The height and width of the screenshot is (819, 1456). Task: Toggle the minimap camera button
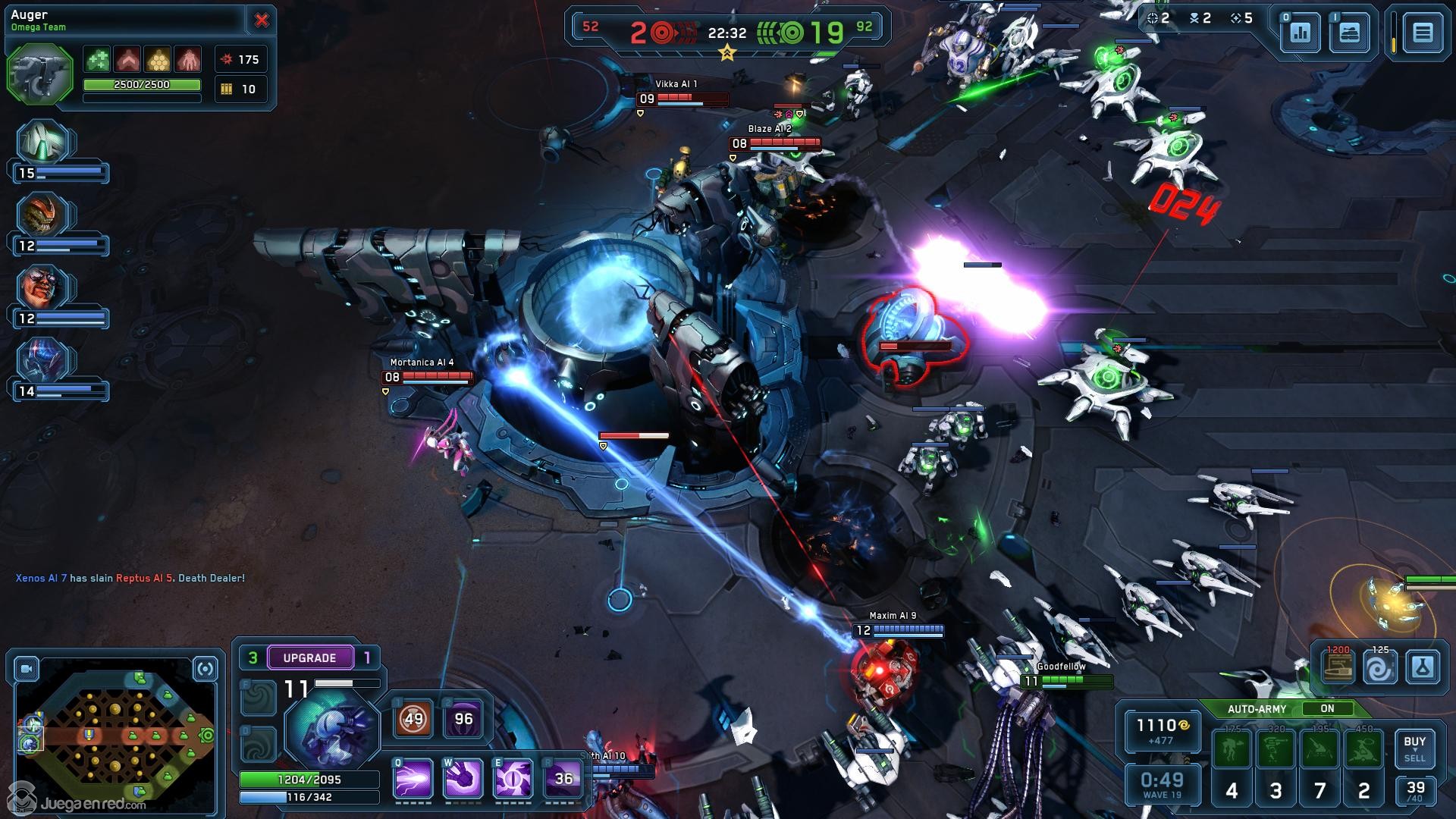pyautogui.click(x=27, y=669)
